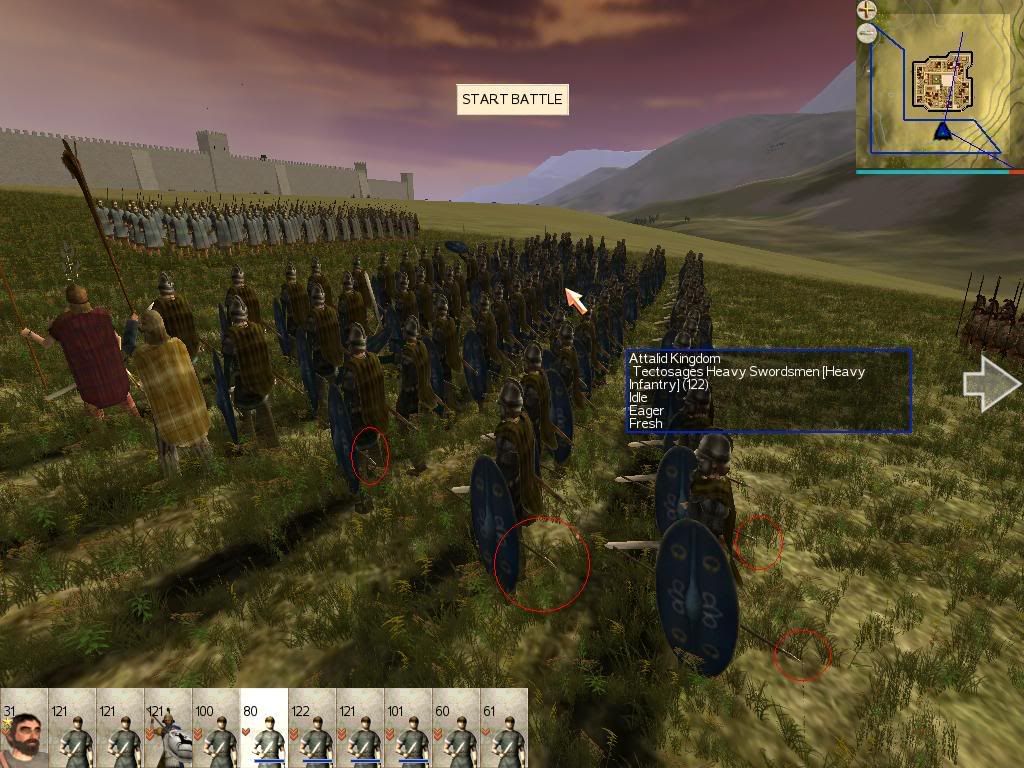Select the cavalry unit card with the horse
Image resolution: width=1024 pixels, height=768 pixels.
pyautogui.click(x=168, y=728)
